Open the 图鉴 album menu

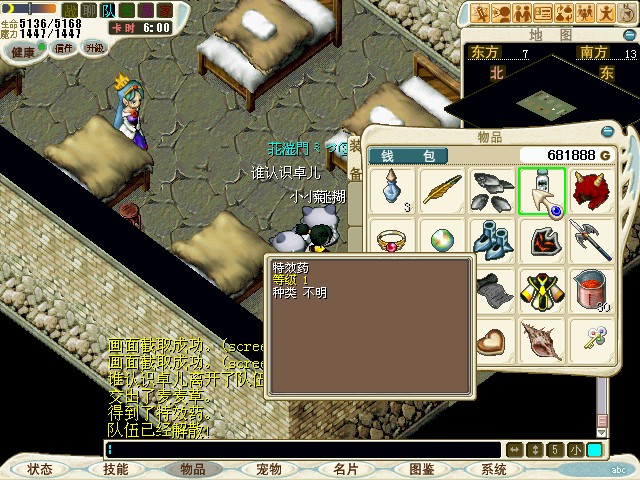(421, 468)
